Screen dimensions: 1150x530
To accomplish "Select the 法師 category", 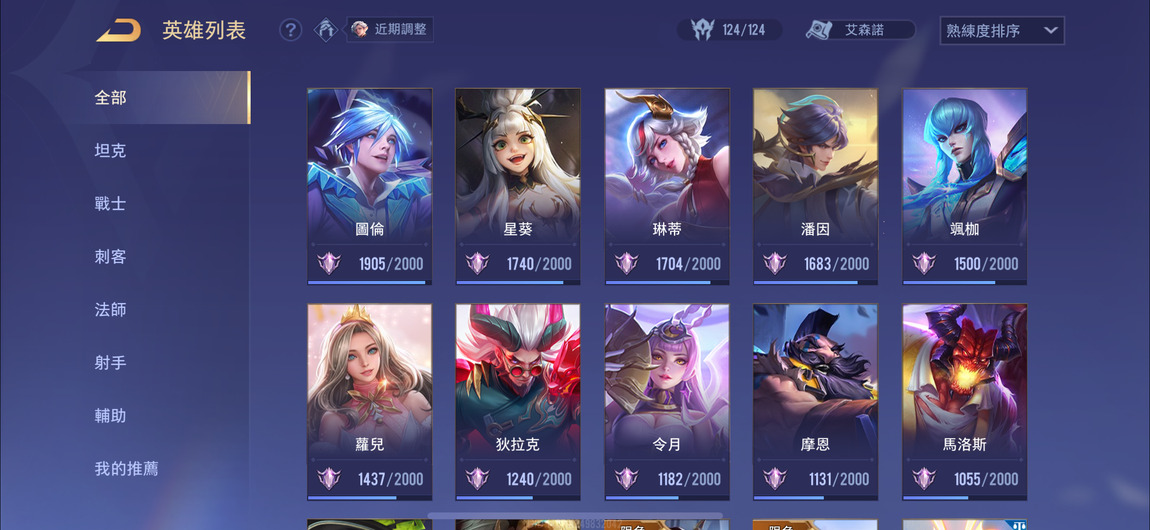I will point(111,309).
